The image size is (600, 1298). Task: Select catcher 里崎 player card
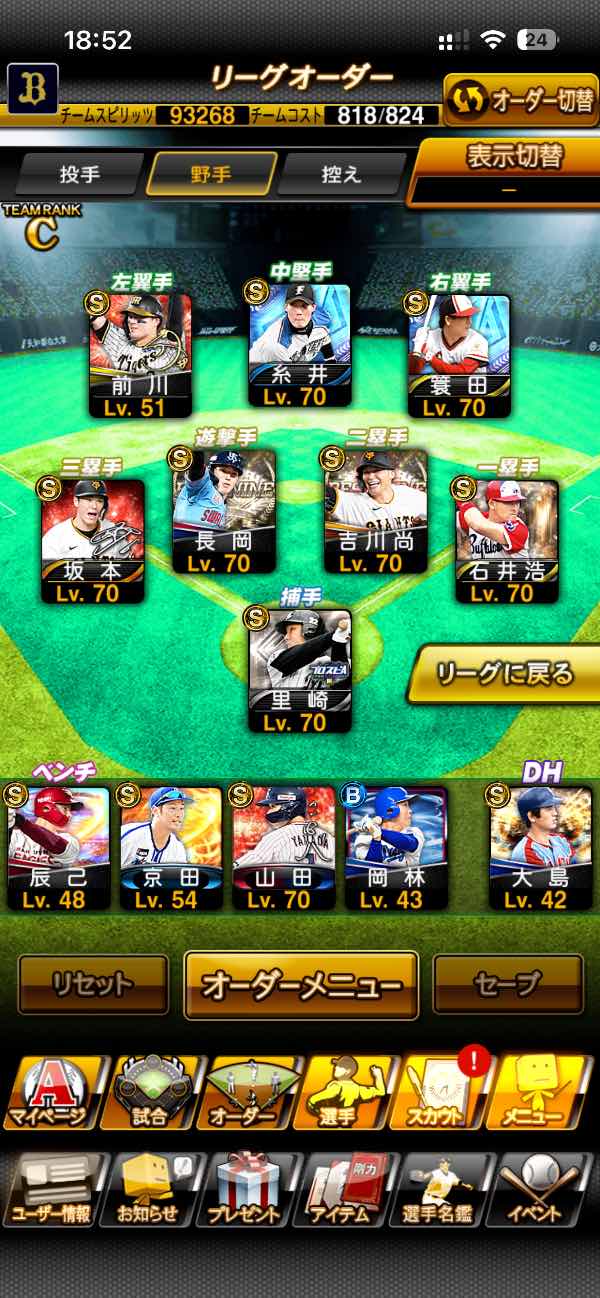click(300, 672)
